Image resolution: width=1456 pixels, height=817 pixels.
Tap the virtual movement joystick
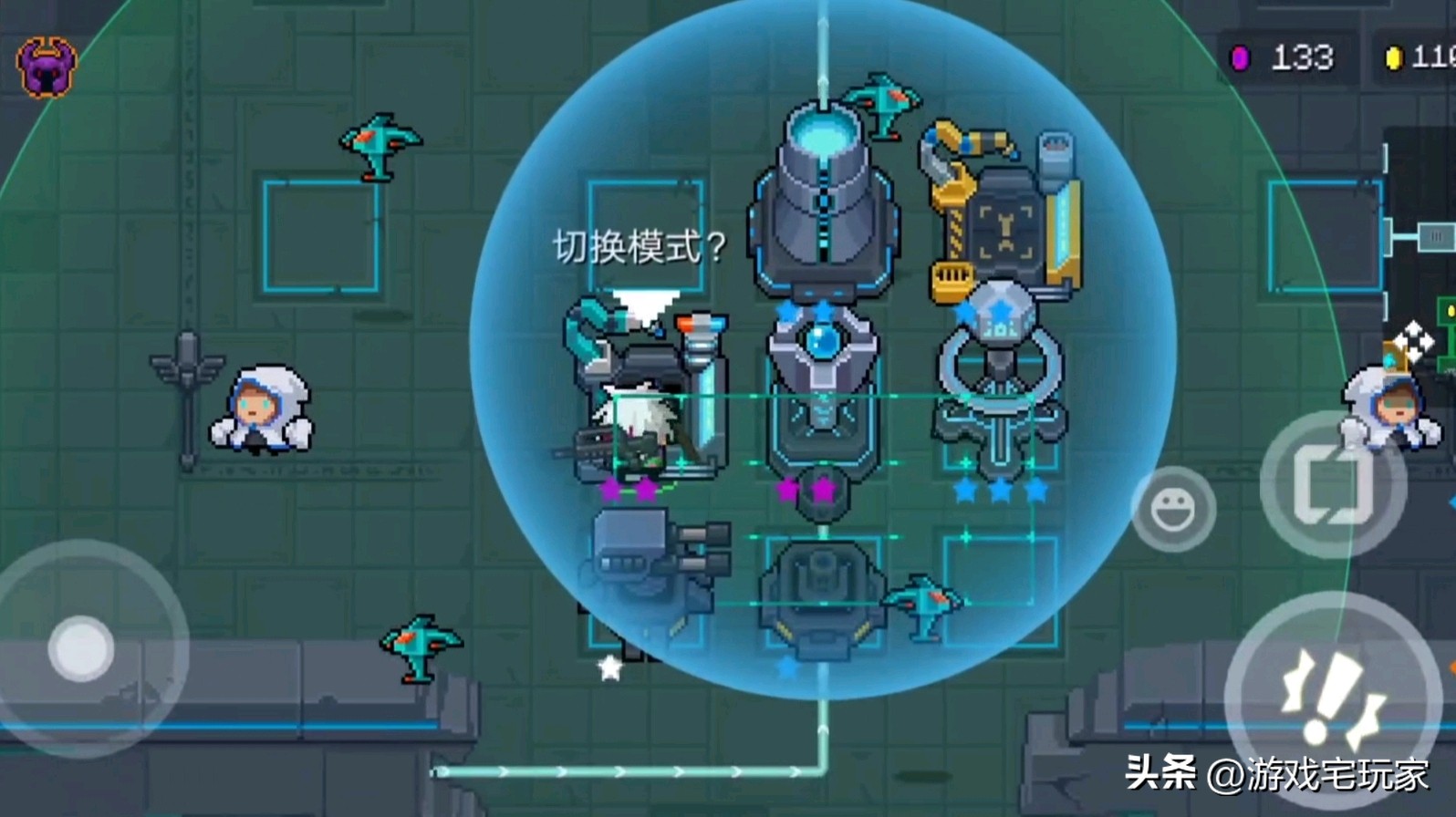82,648
